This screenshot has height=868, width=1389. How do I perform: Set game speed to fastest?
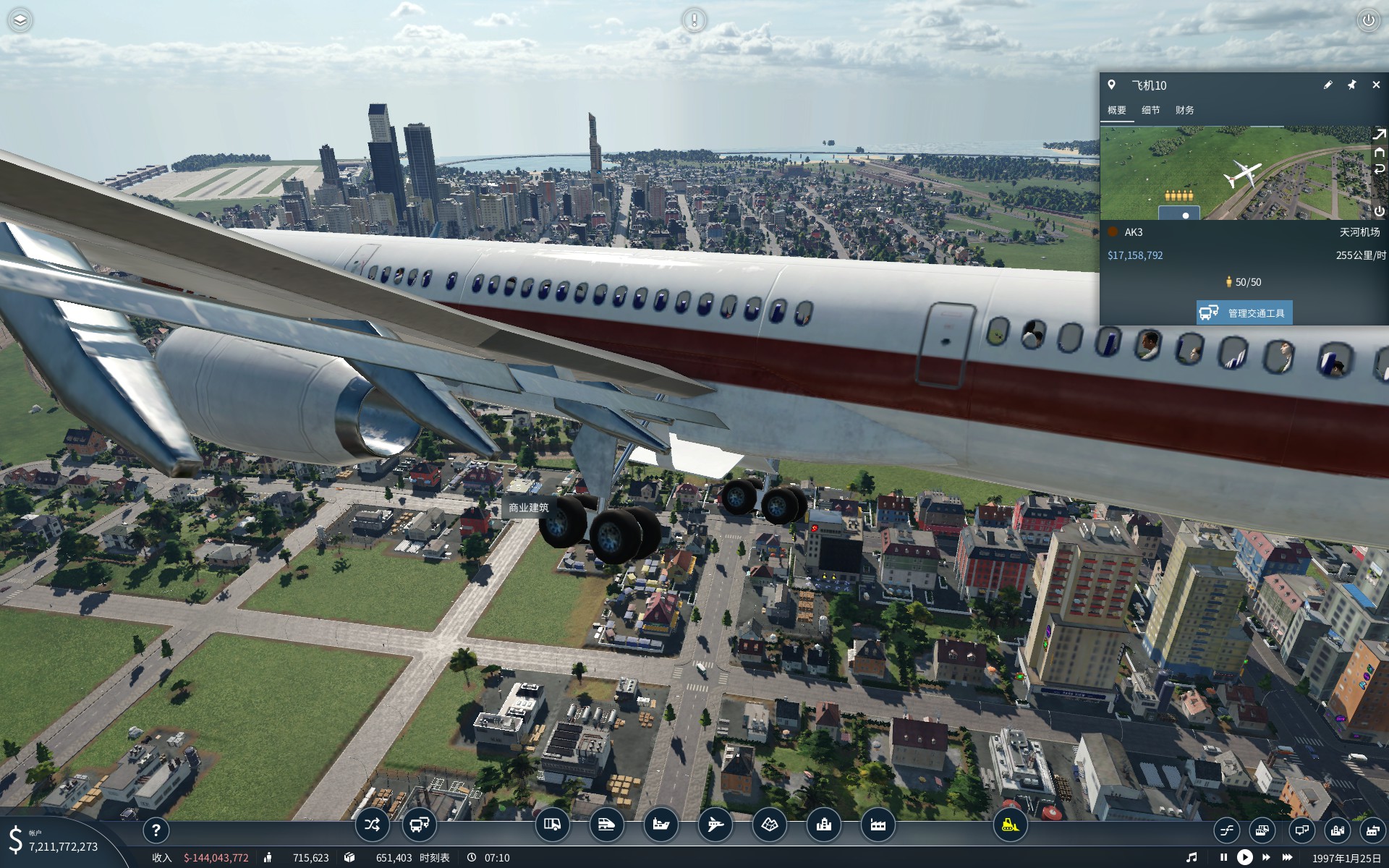(1288, 857)
